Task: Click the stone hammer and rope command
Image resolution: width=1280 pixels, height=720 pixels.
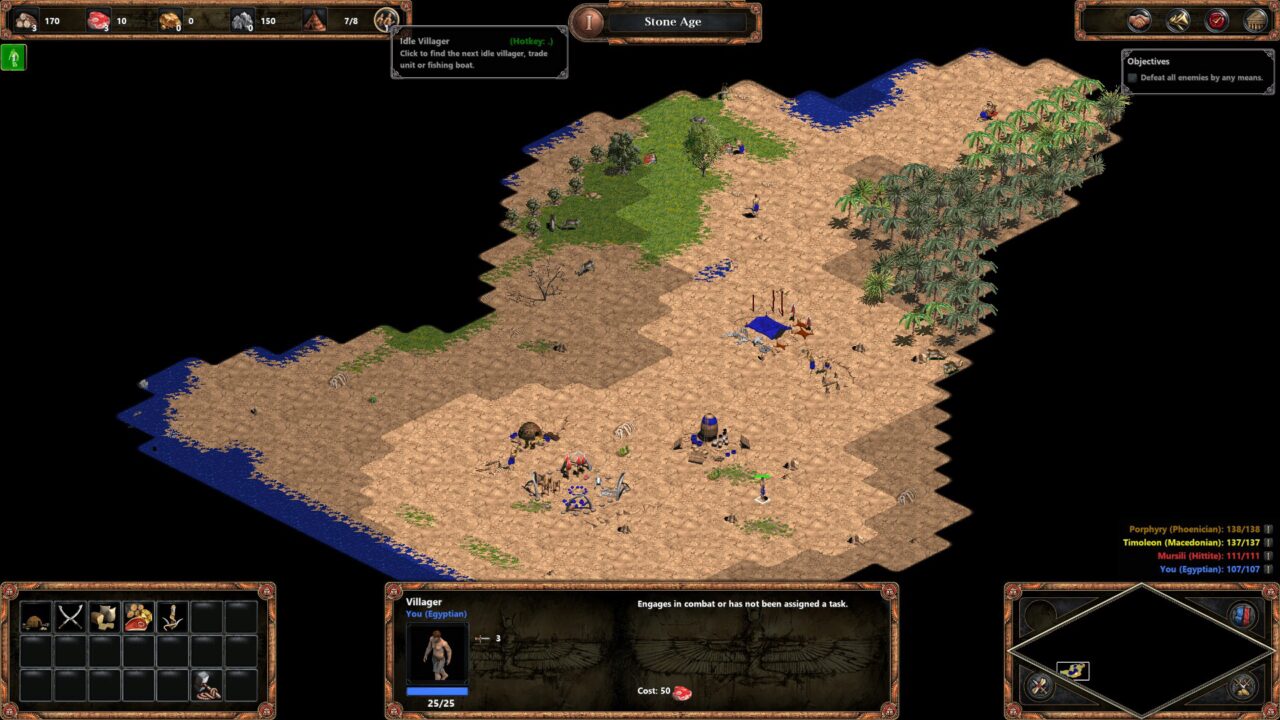Action: coord(207,684)
